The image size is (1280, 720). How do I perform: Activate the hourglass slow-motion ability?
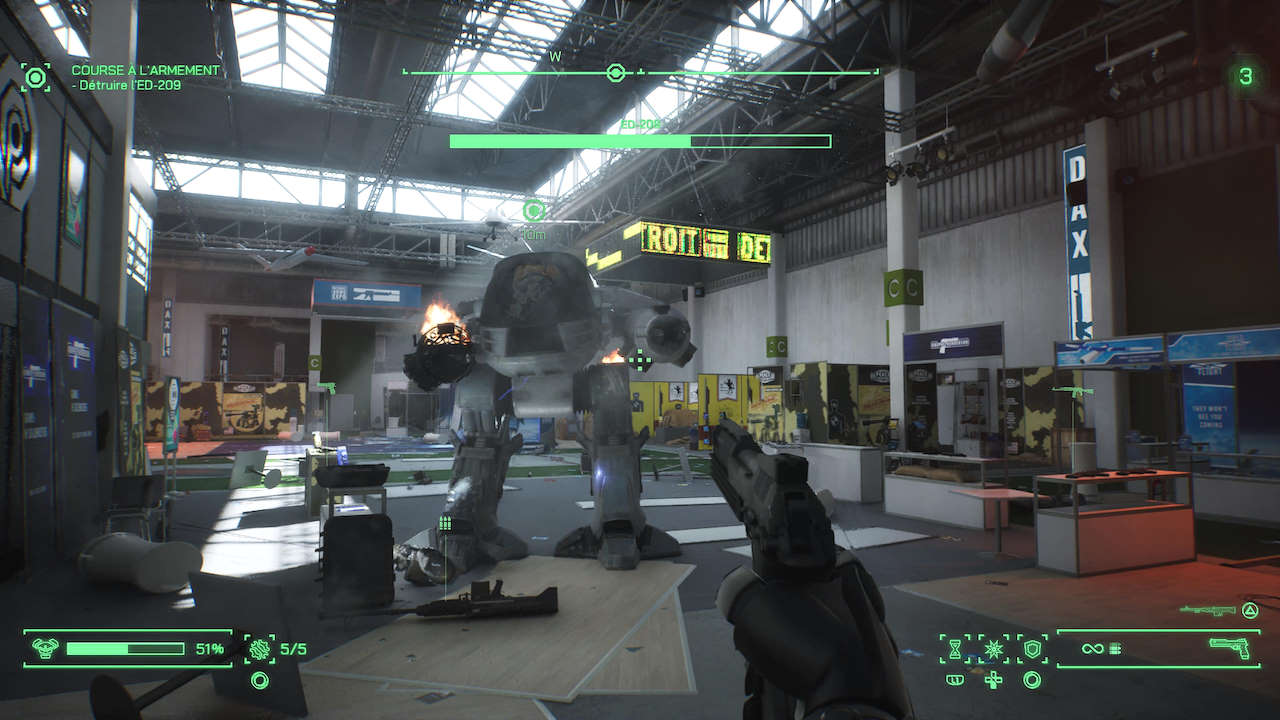coord(955,649)
